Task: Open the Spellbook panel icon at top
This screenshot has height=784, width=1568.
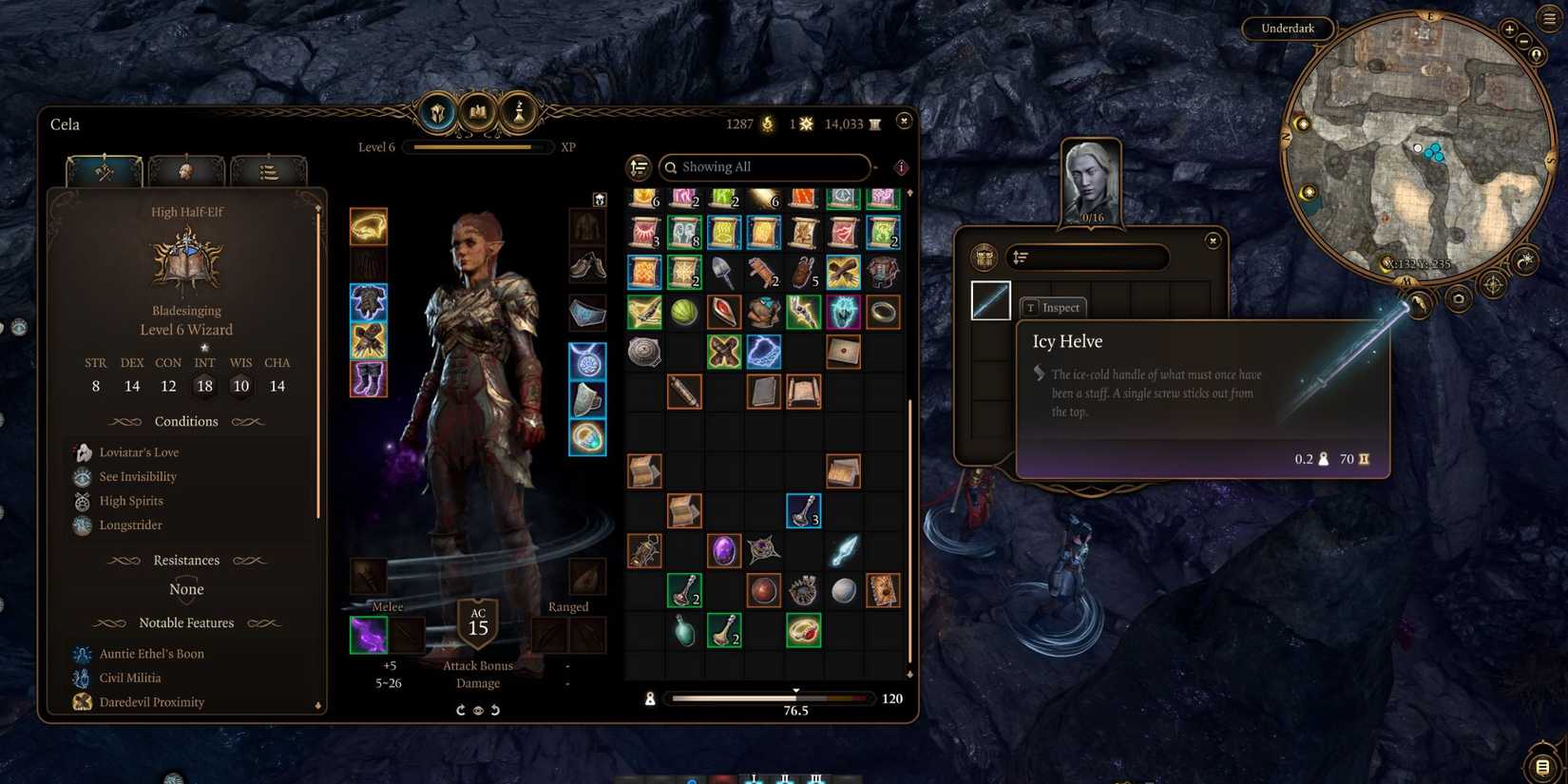Action: click(x=477, y=111)
